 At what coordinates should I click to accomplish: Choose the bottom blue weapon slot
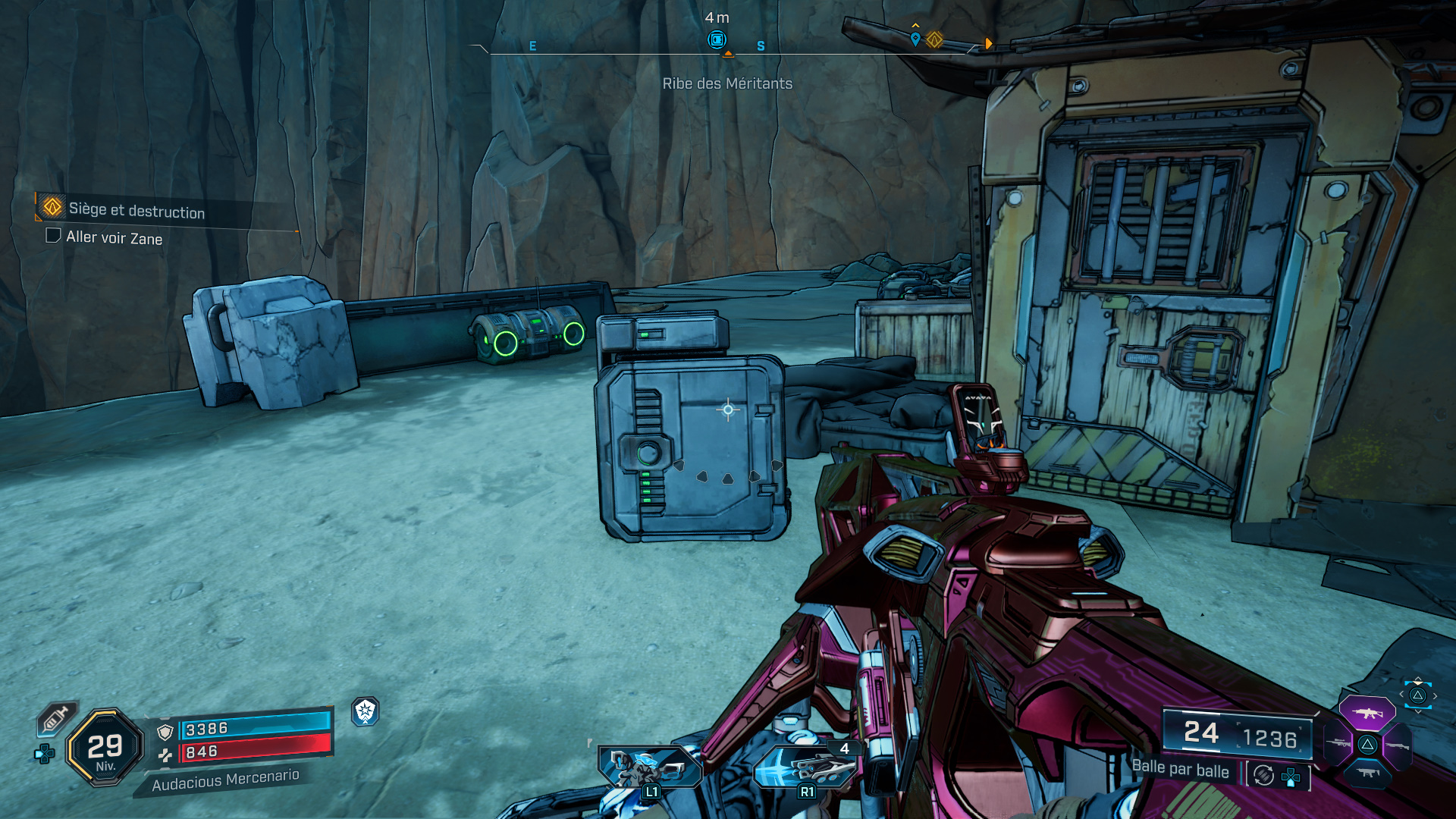[1367, 773]
